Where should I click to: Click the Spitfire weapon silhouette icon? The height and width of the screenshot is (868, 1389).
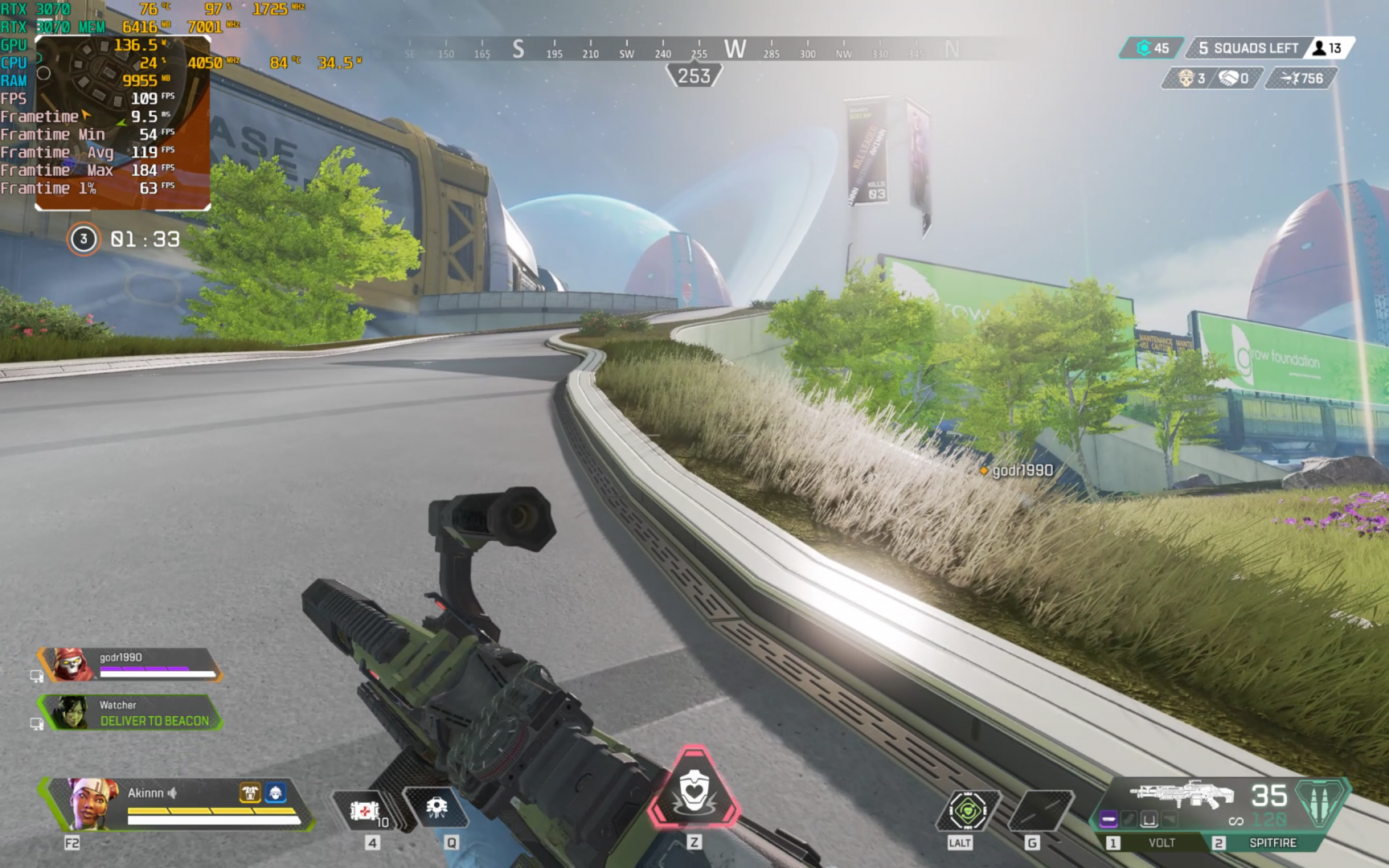coord(1182,794)
